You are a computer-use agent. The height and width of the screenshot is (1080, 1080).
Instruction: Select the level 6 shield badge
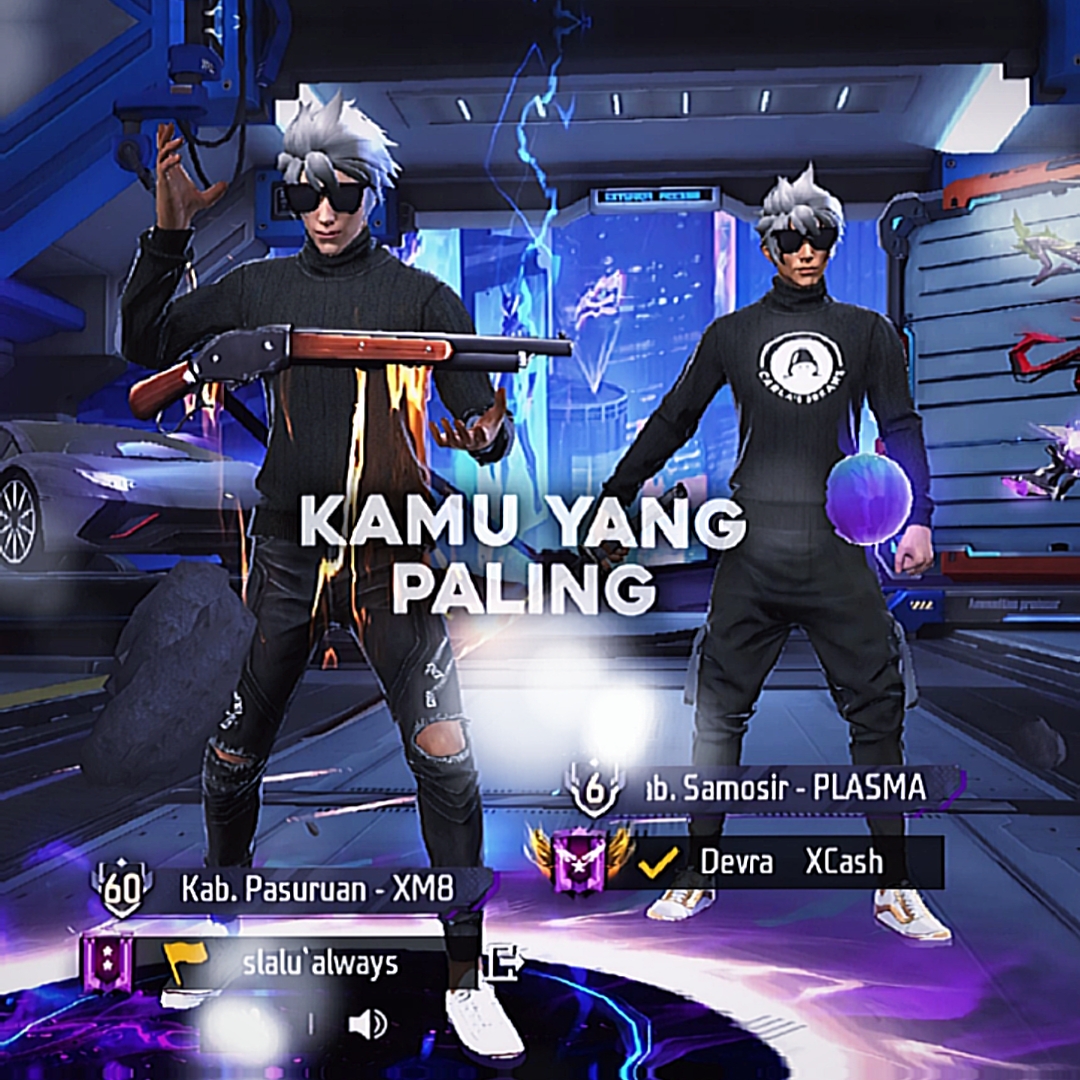pyautogui.click(x=595, y=787)
